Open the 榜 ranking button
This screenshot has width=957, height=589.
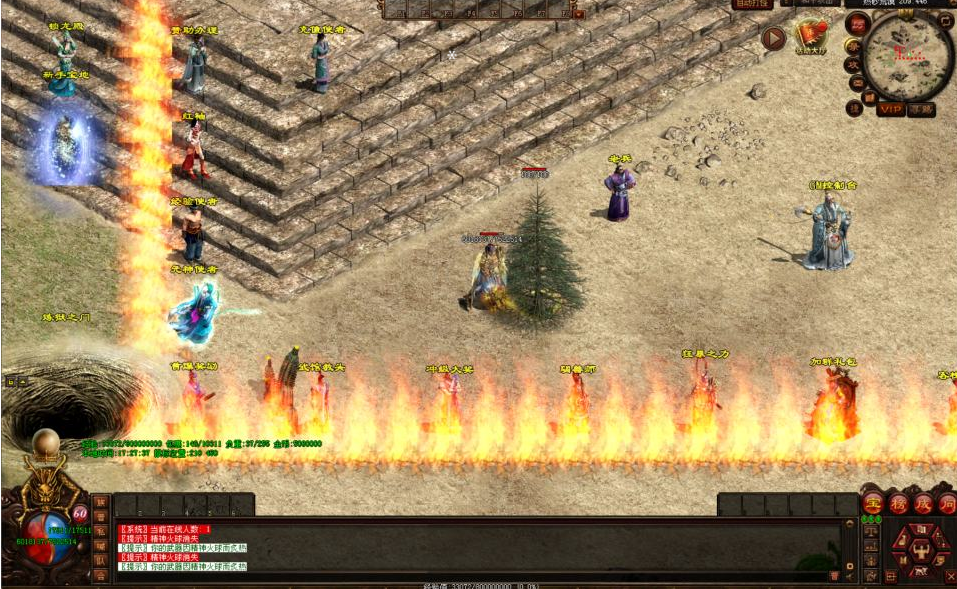coord(897,504)
